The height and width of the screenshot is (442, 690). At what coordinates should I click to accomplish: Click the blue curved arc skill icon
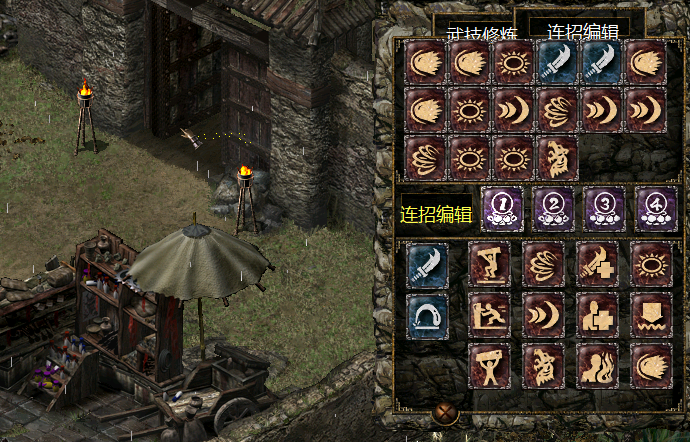tap(428, 314)
